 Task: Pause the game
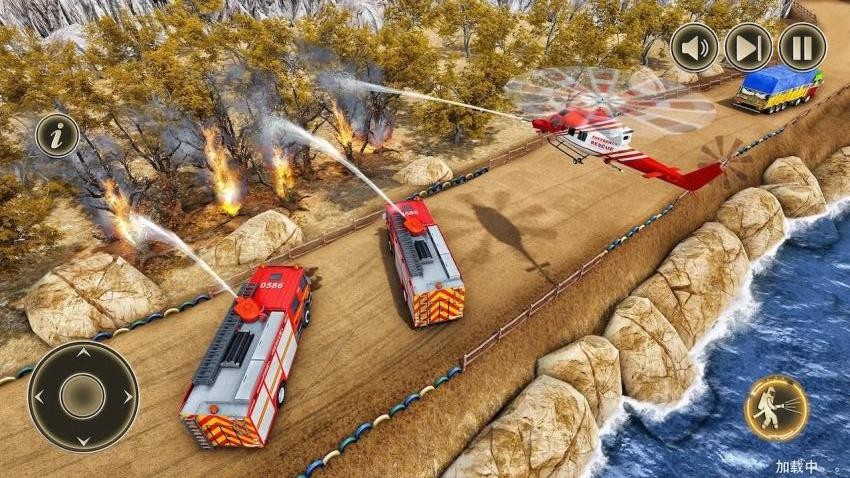(802, 47)
